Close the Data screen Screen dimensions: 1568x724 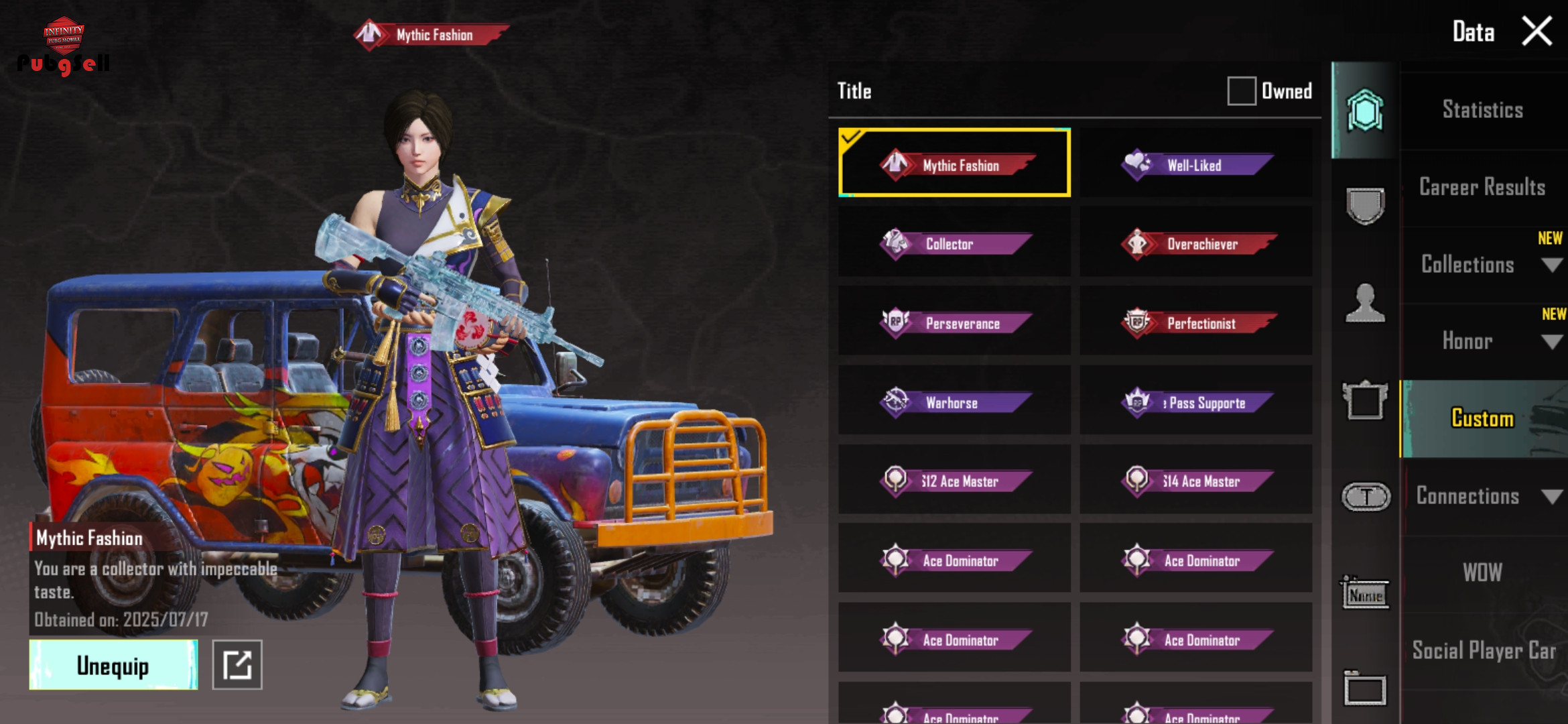coord(1537,32)
